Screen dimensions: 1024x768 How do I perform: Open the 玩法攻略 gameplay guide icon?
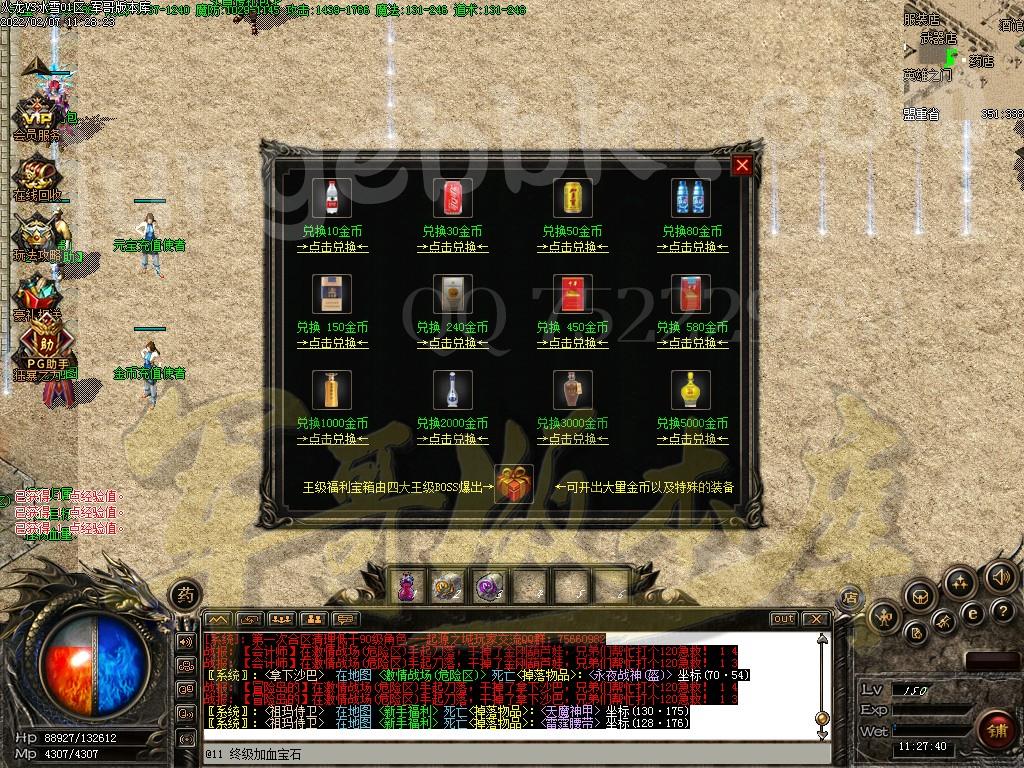tap(38, 236)
